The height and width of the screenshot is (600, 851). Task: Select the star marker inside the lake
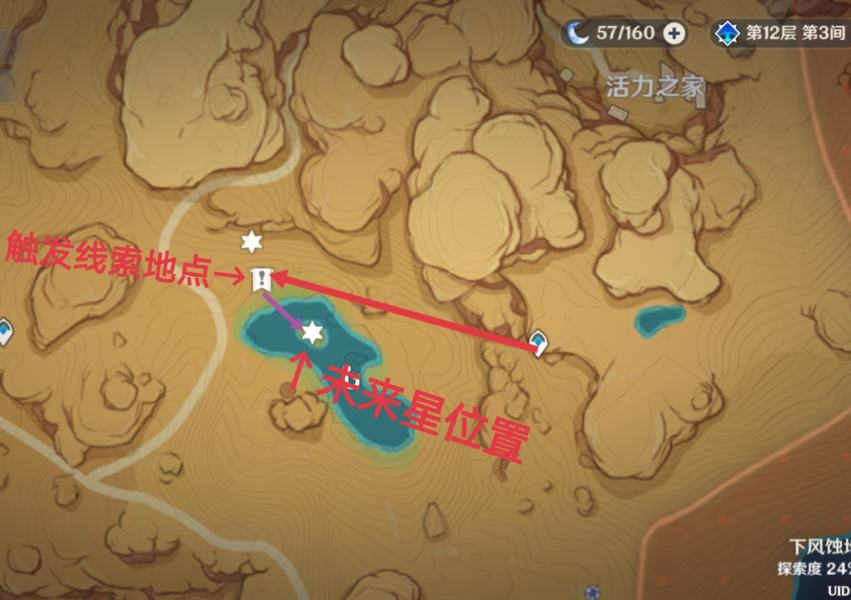(x=312, y=331)
